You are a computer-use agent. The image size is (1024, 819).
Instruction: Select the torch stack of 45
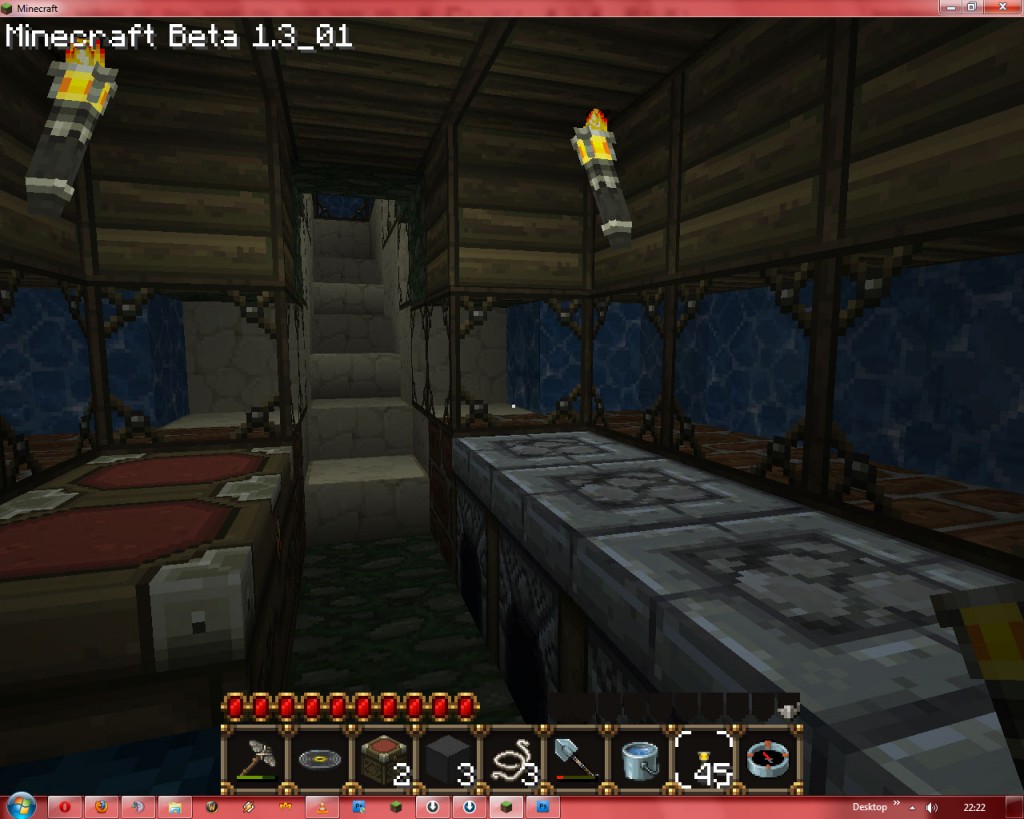pyautogui.click(x=703, y=759)
